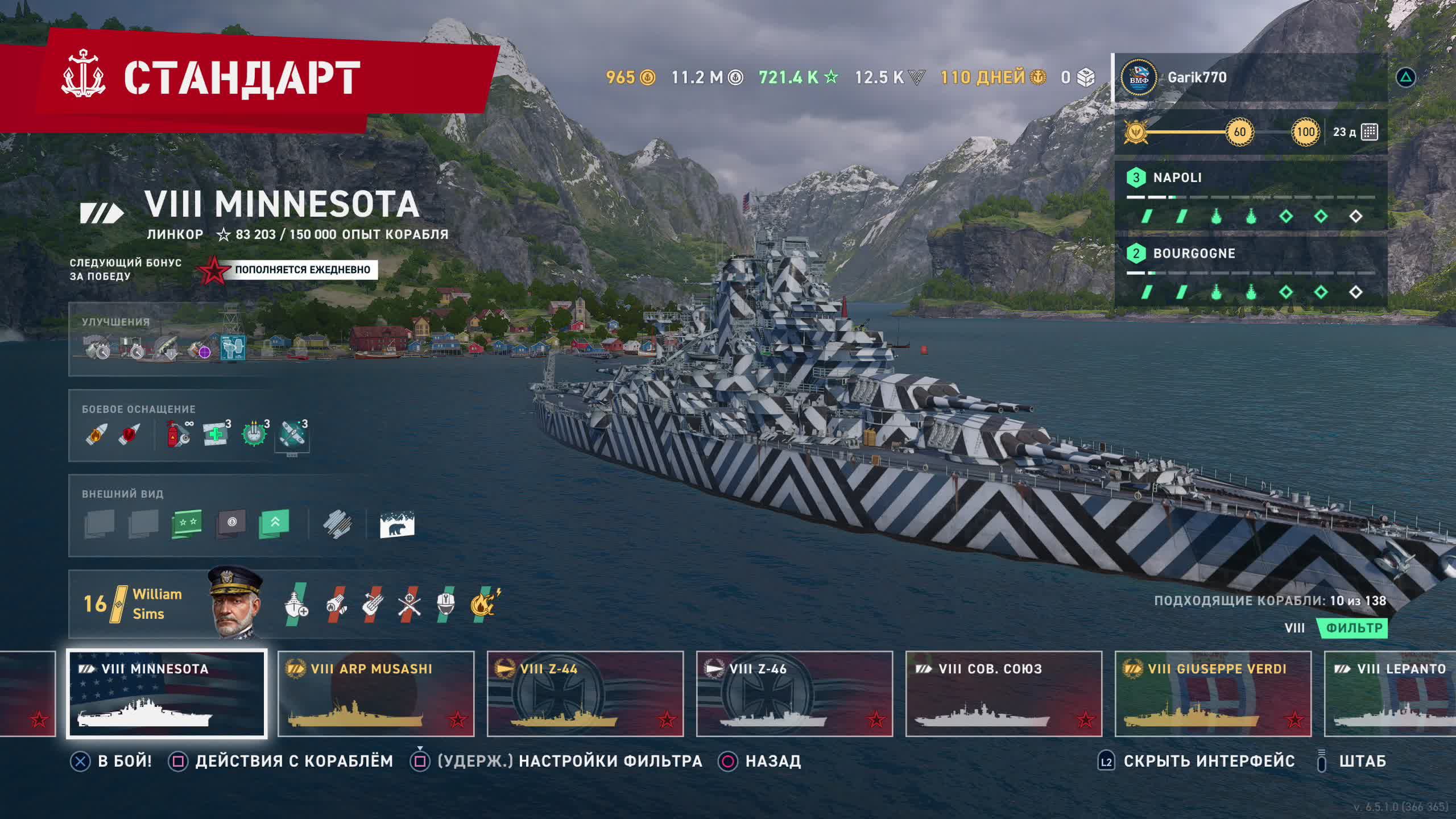Pick the VIII Z-46 ship card
Viewport: 1456px width, 819px height.
pyautogui.click(x=795, y=693)
